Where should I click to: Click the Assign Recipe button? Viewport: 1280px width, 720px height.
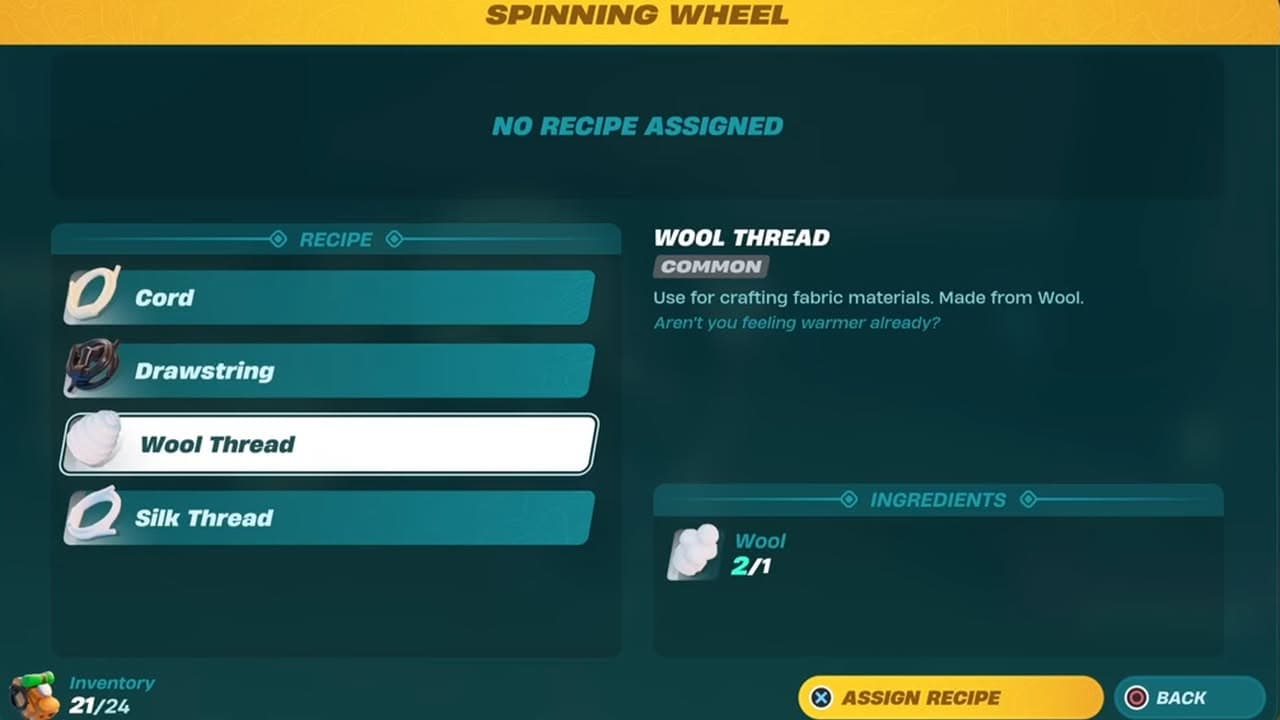coord(949,698)
